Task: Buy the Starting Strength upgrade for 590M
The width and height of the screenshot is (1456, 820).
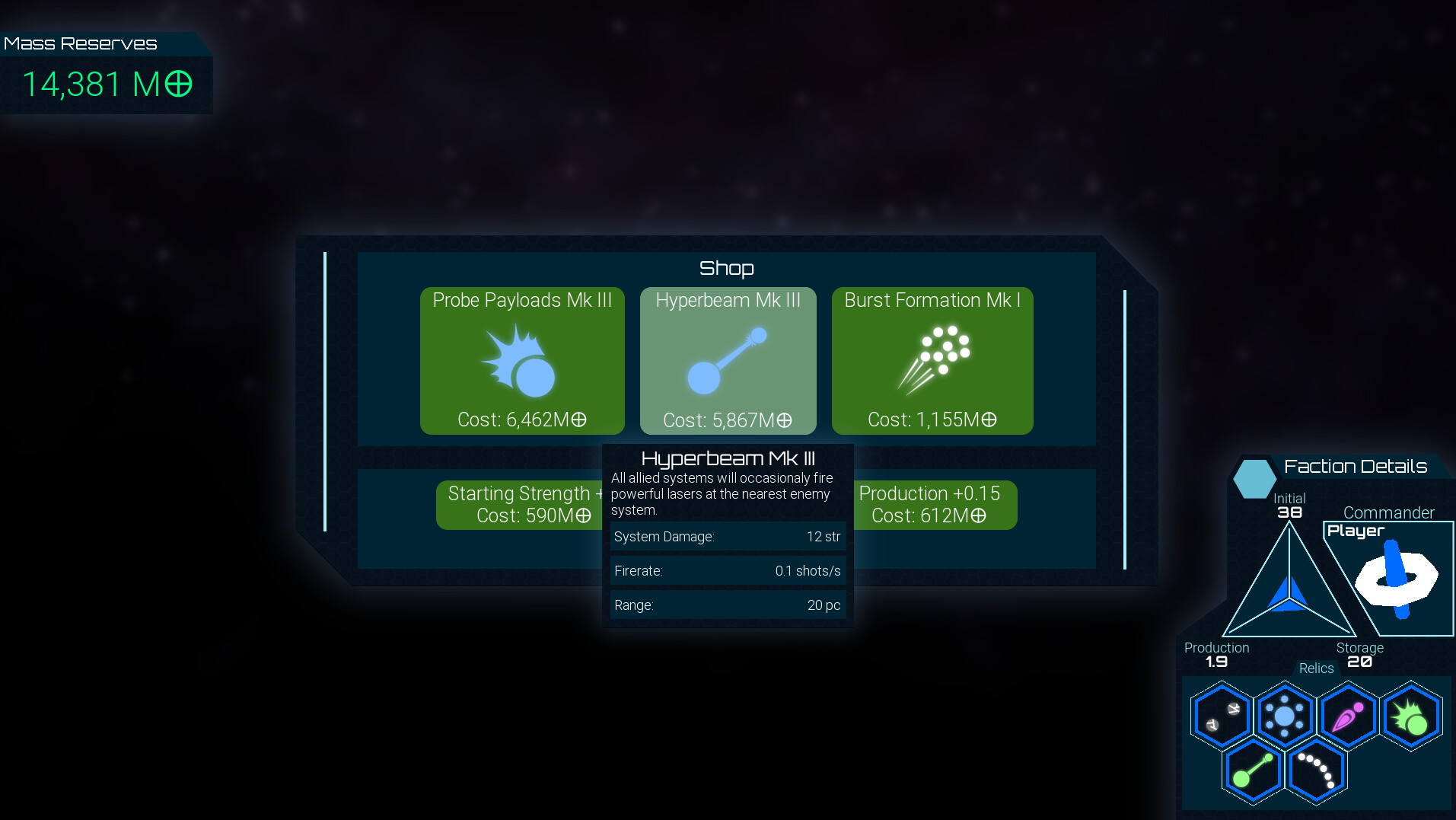Action: point(520,504)
